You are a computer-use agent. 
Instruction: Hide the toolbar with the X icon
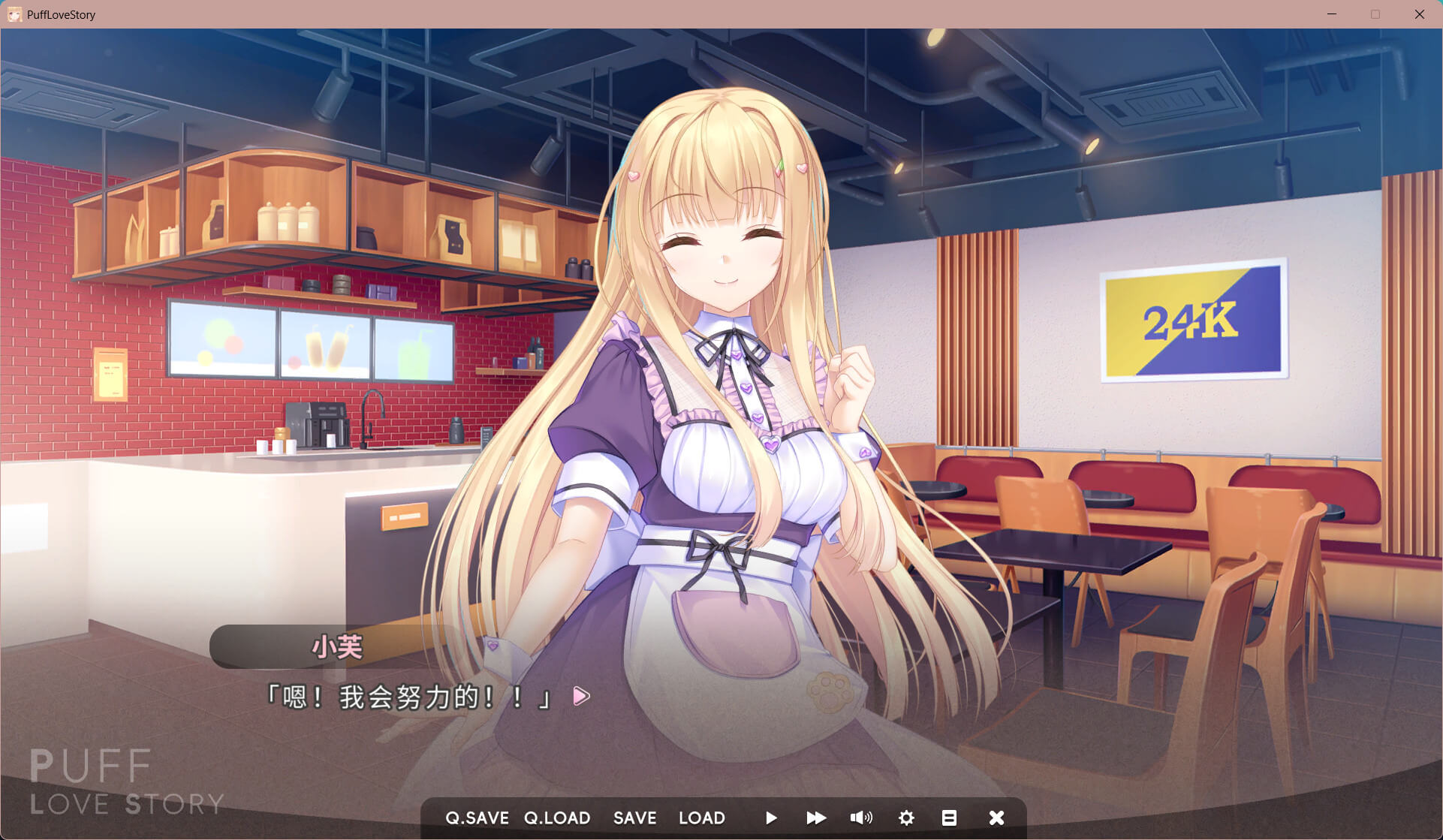click(x=996, y=817)
